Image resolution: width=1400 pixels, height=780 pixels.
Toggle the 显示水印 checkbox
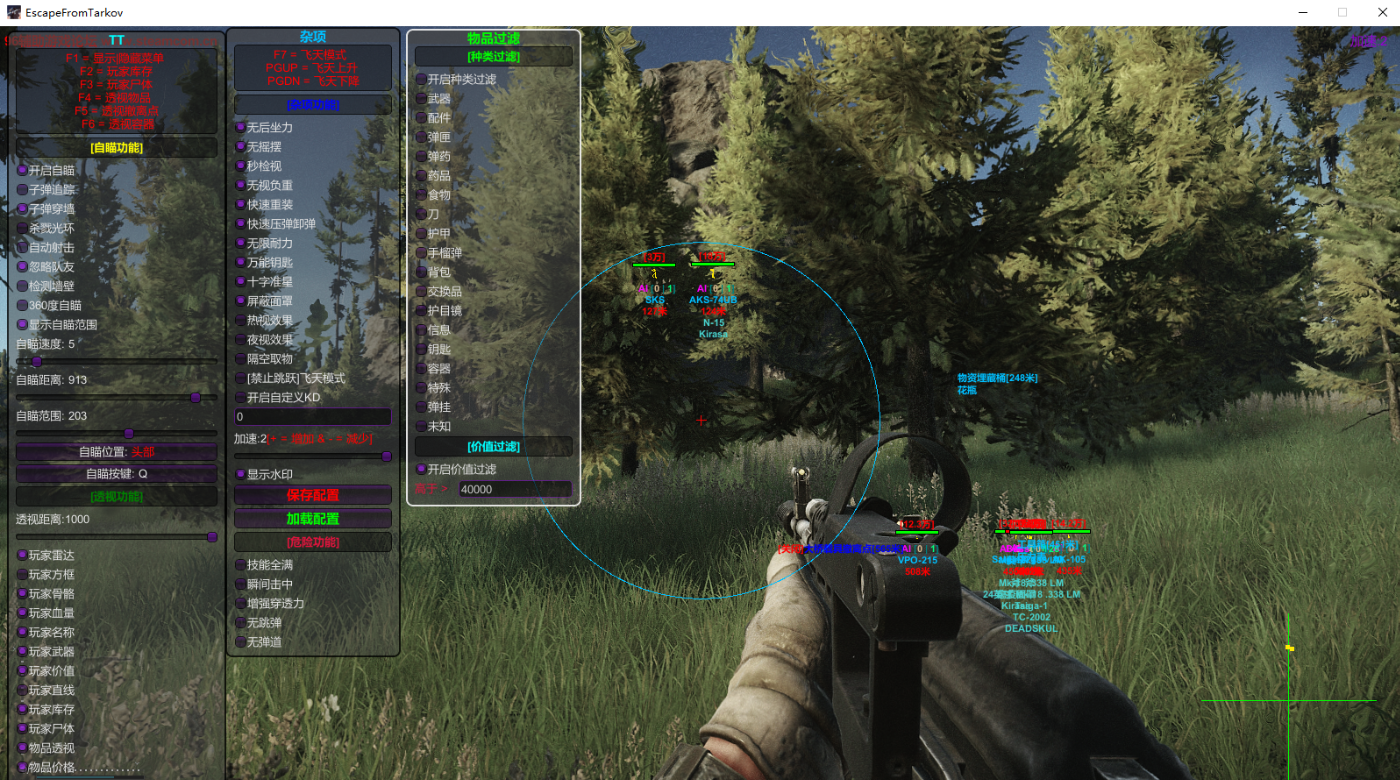coord(240,474)
